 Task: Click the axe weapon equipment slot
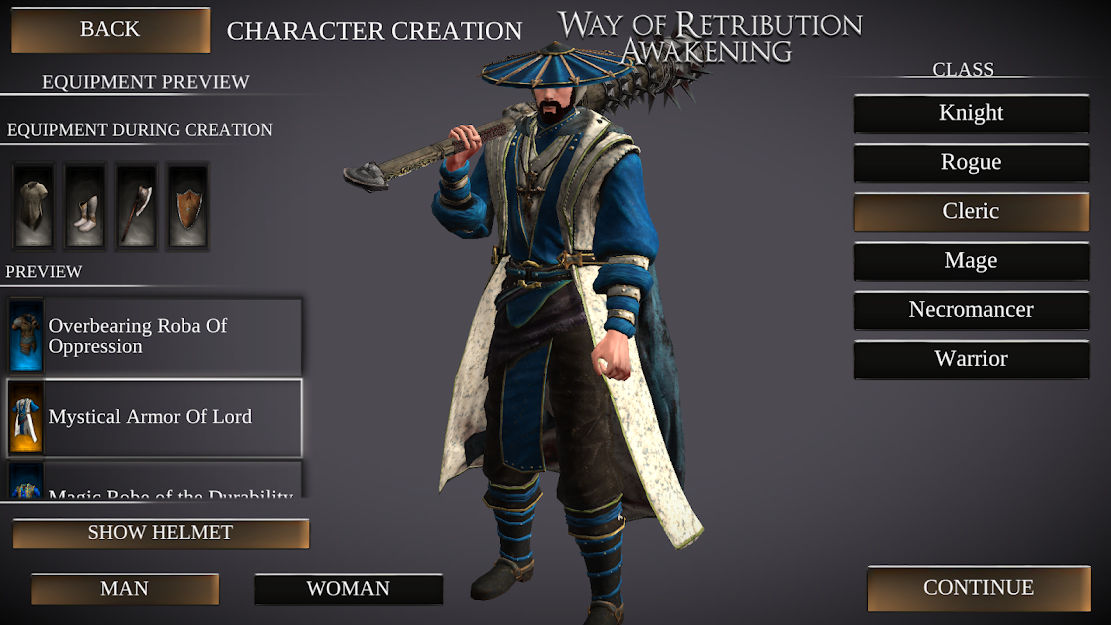(x=136, y=206)
